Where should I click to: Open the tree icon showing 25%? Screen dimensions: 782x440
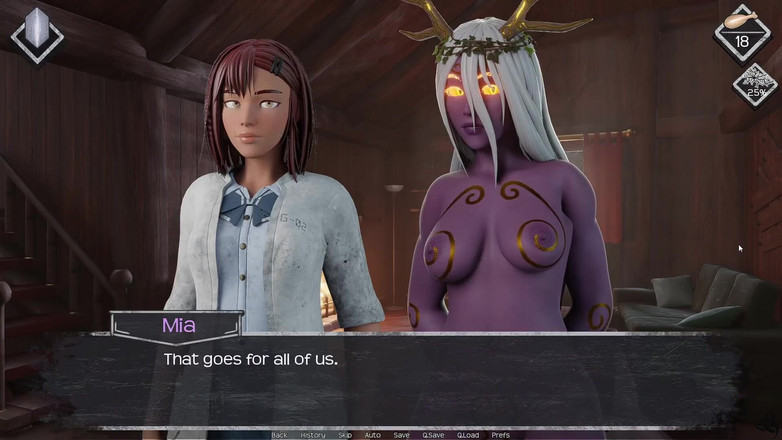point(755,85)
